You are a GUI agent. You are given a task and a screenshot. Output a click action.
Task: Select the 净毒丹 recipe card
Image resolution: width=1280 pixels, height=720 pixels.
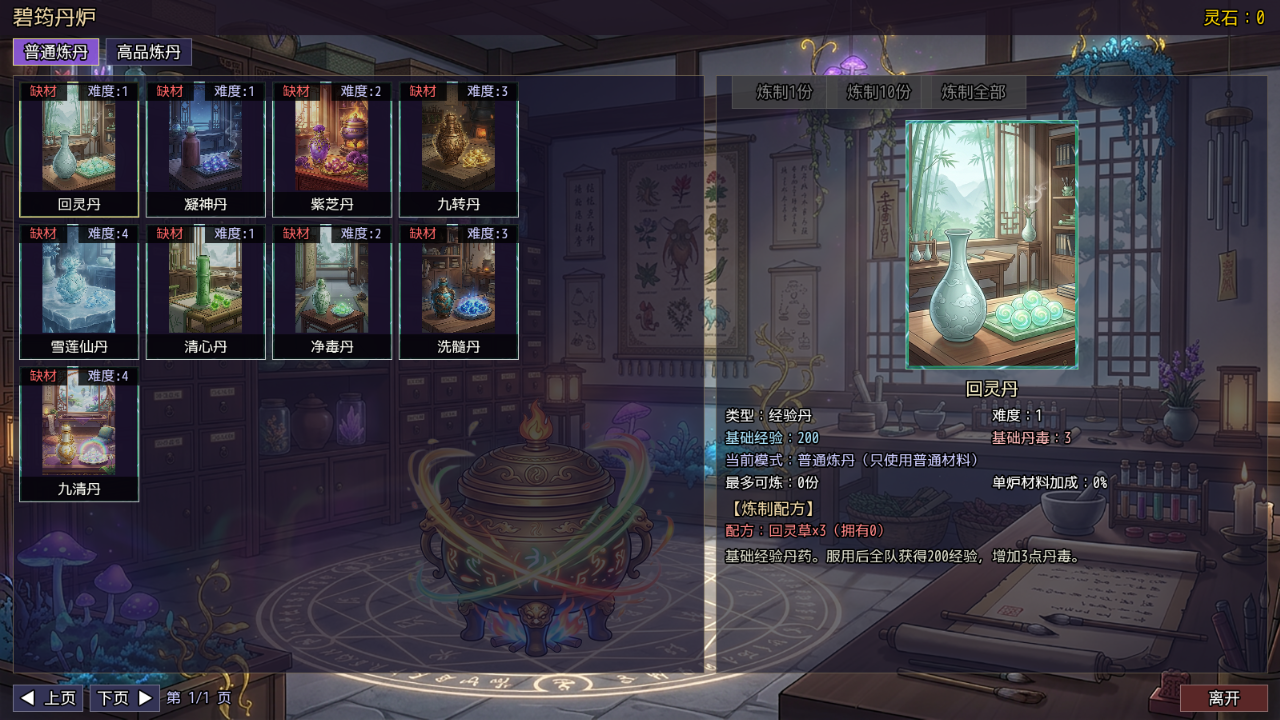[x=331, y=292]
